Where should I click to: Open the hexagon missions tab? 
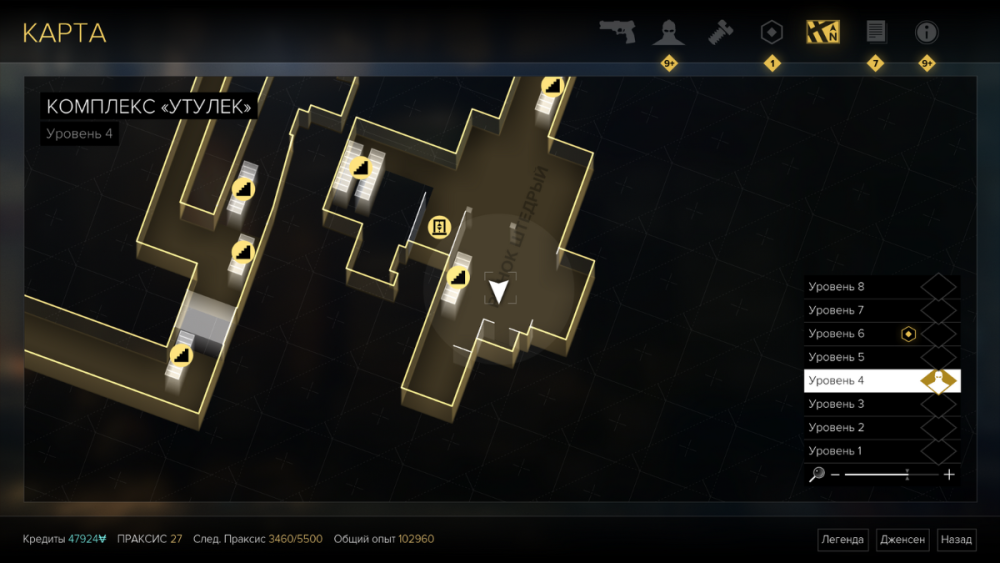point(772,32)
